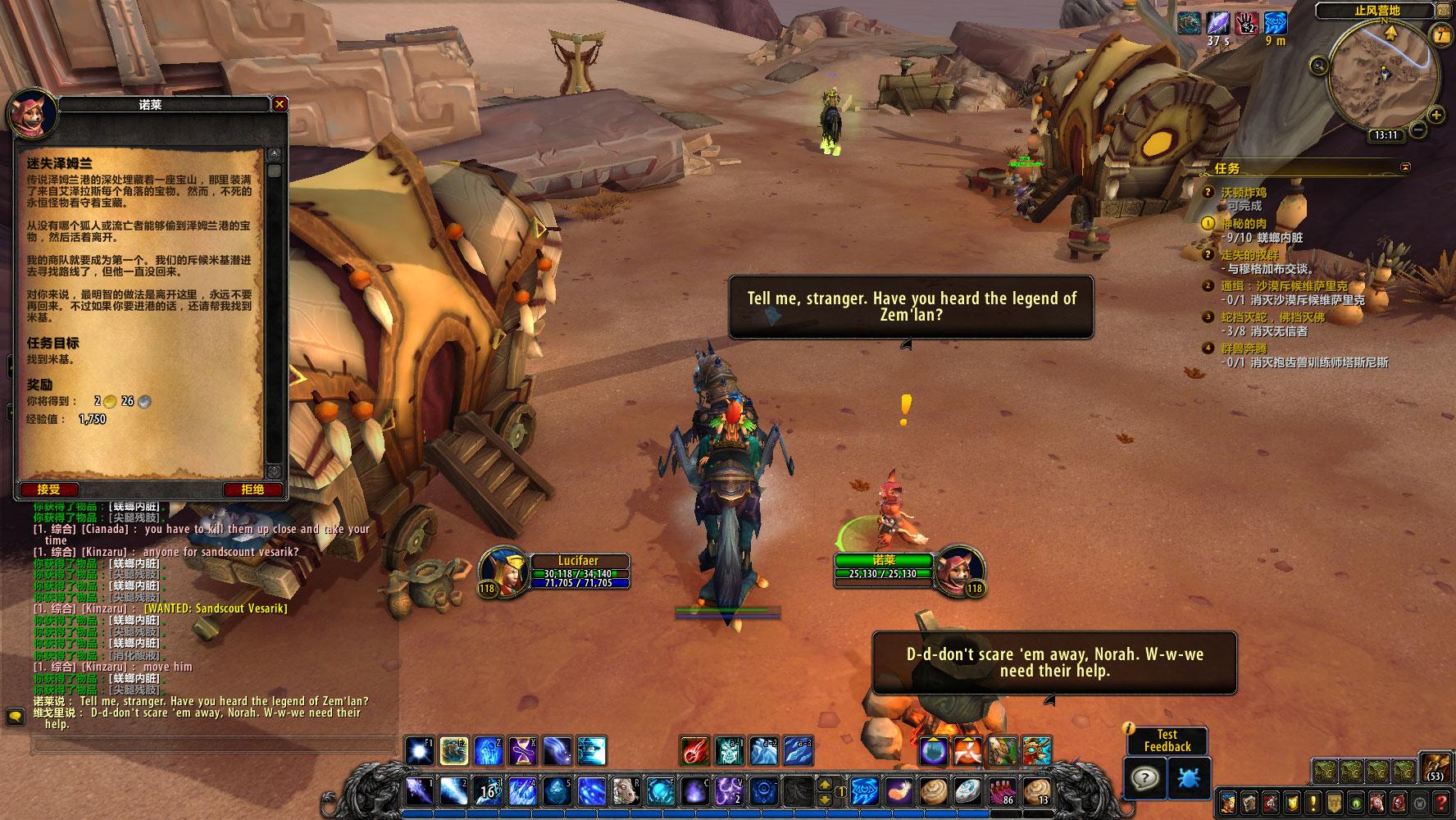
Task: Click the action bar page up arrow
Action: [x=826, y=783]
